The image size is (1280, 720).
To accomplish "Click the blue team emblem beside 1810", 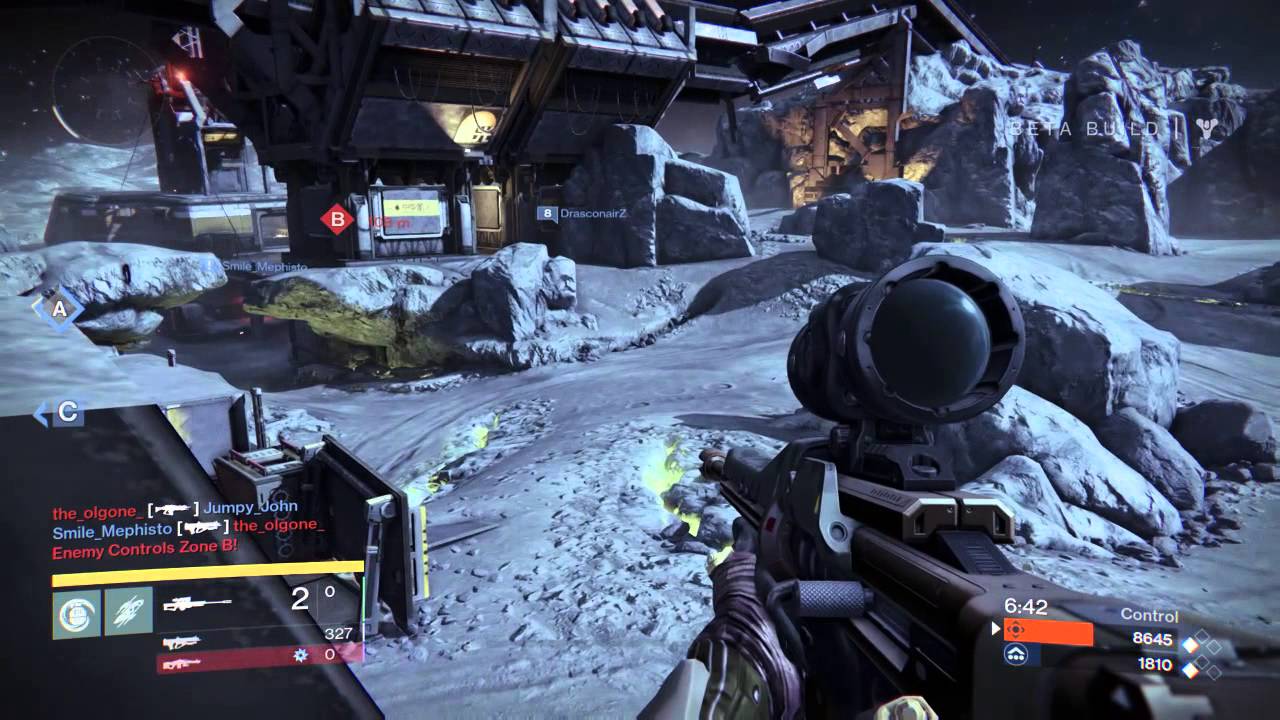I will pos(1016,654).
